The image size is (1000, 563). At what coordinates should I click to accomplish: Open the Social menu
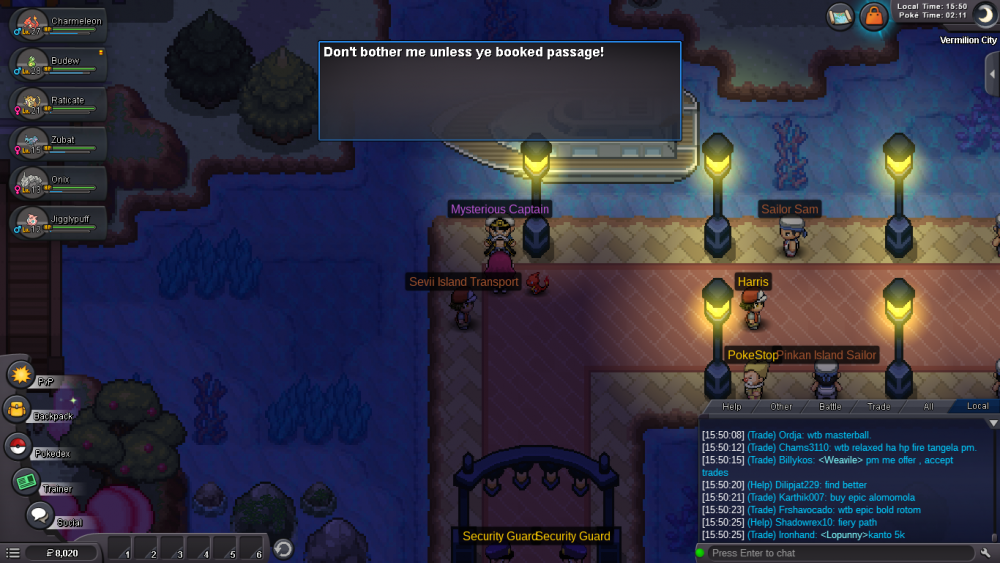[39, 515]
